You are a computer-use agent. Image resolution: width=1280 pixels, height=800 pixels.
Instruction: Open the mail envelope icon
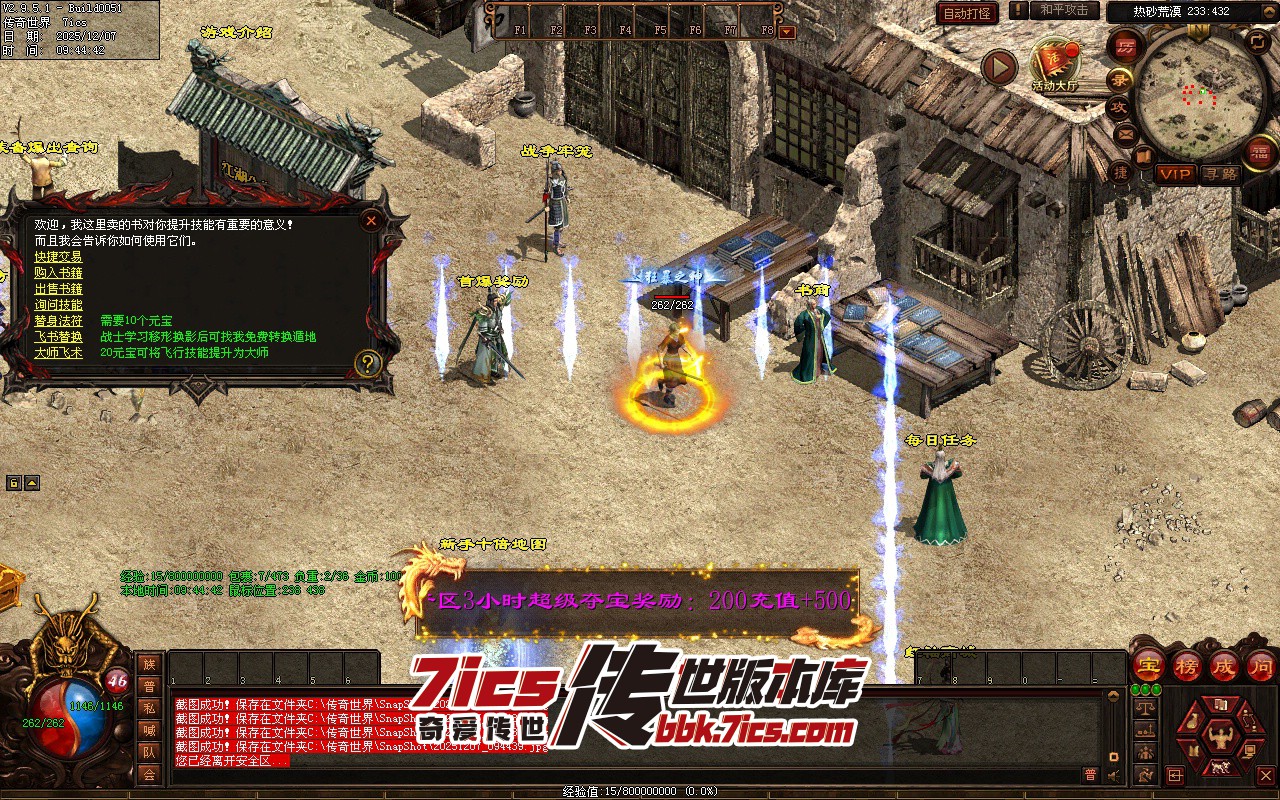pos(1126,133)
